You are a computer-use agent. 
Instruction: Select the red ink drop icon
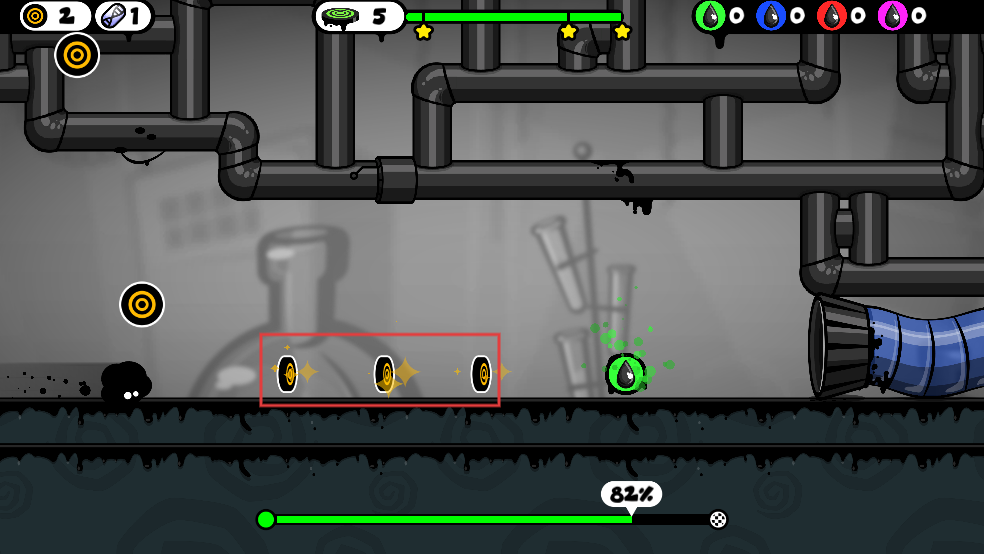point(832,16)
